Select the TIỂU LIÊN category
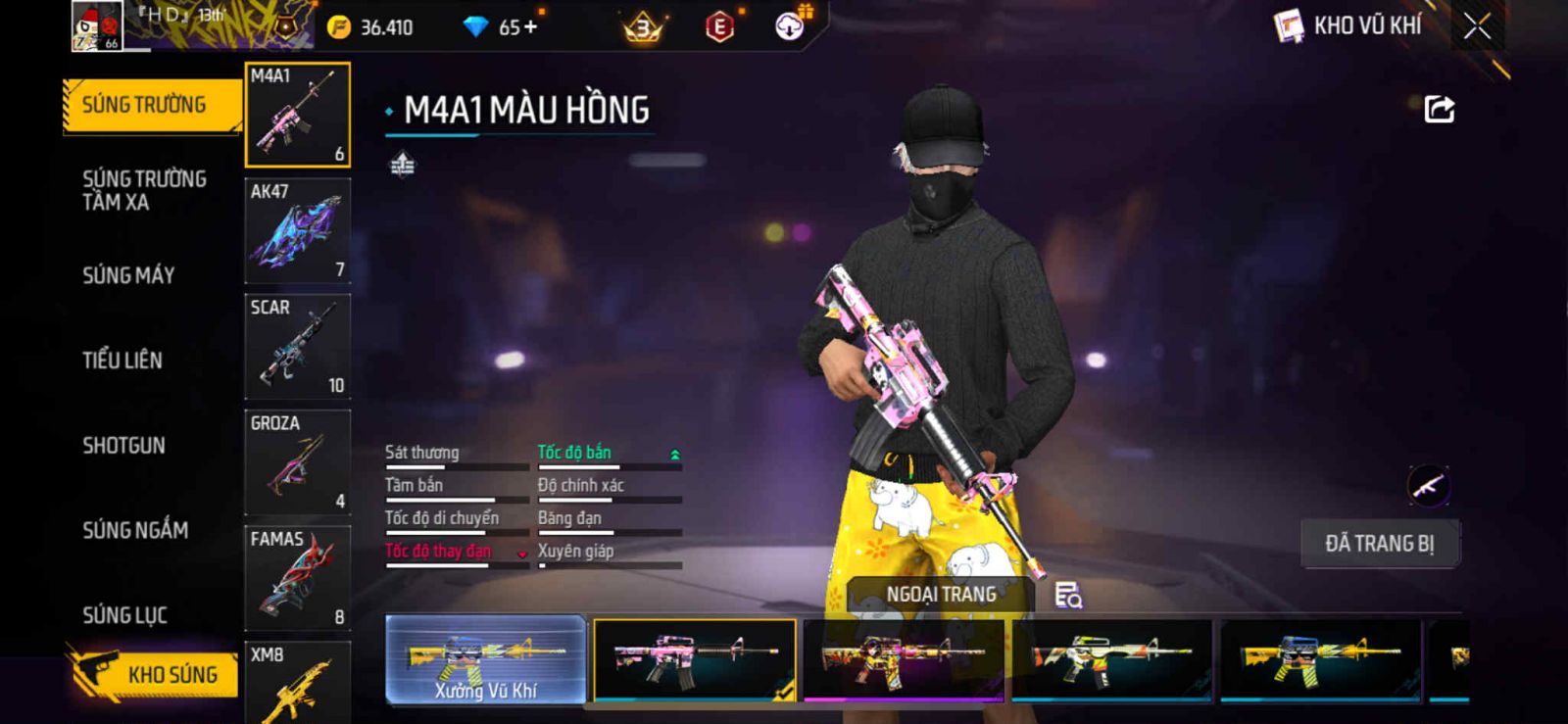1568x724 pixels. click(122, 361)
